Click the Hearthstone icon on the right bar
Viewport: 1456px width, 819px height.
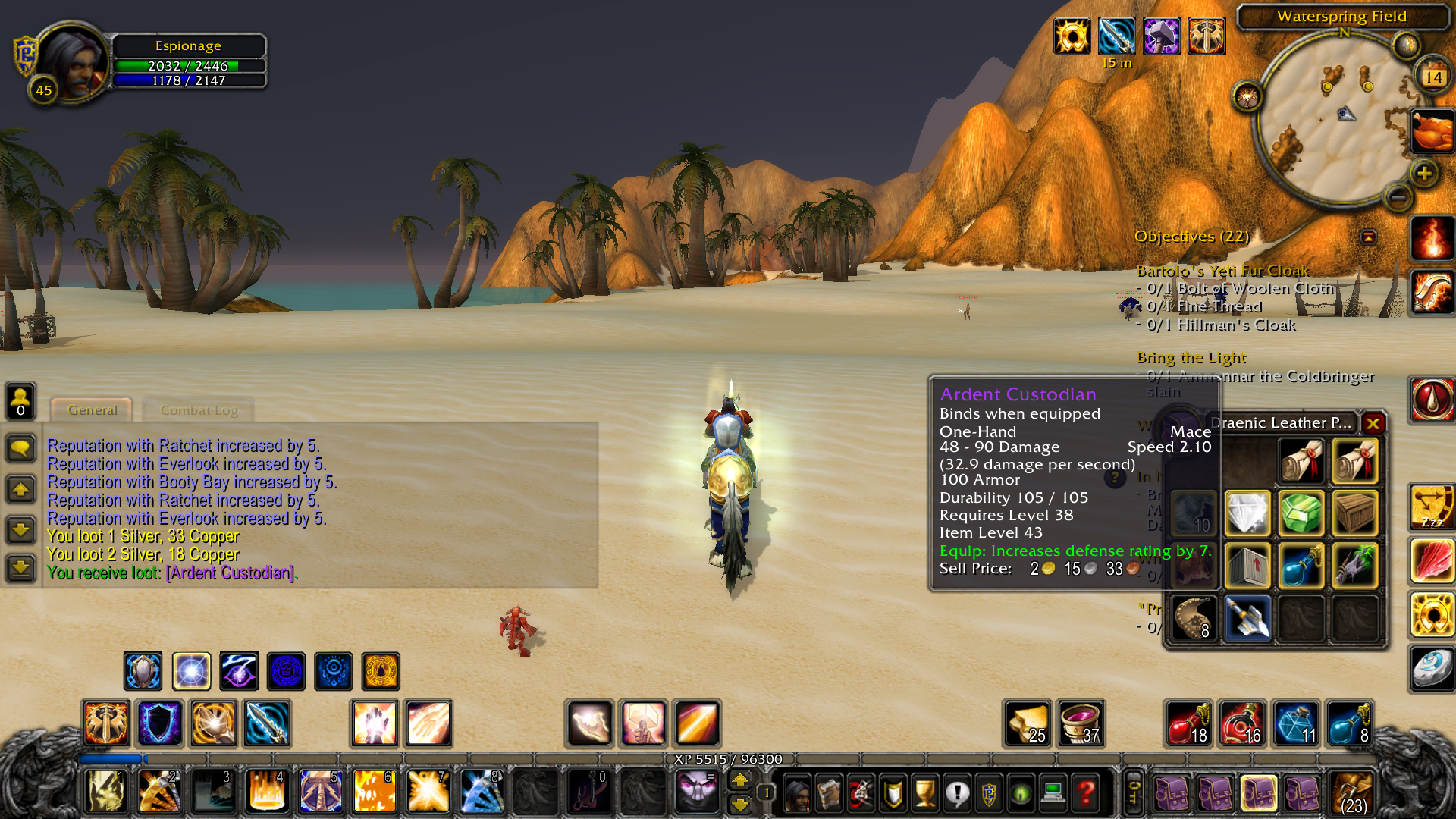[x=1431, y=669]
